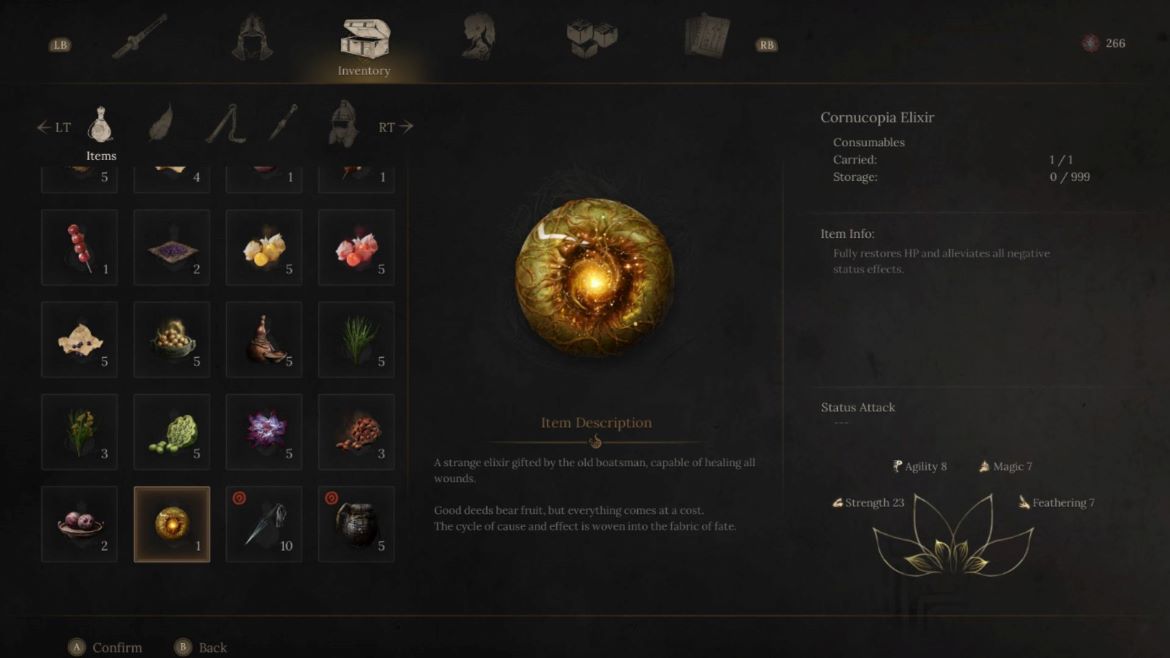Choose the purple berries on cloth item
1170x658 pixels.
click(x=171, y=247)
